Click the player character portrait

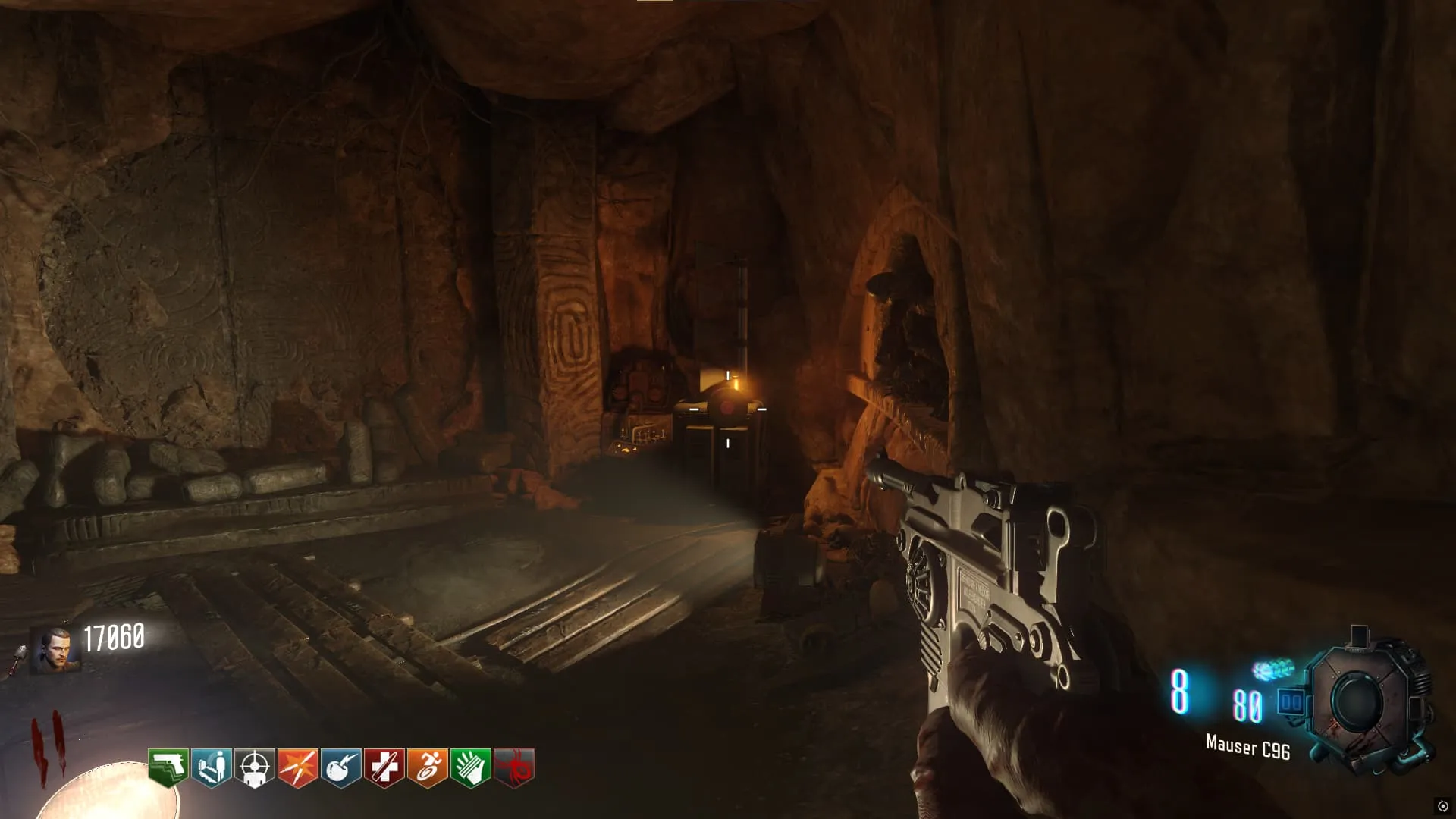click(x=55, y=651)
